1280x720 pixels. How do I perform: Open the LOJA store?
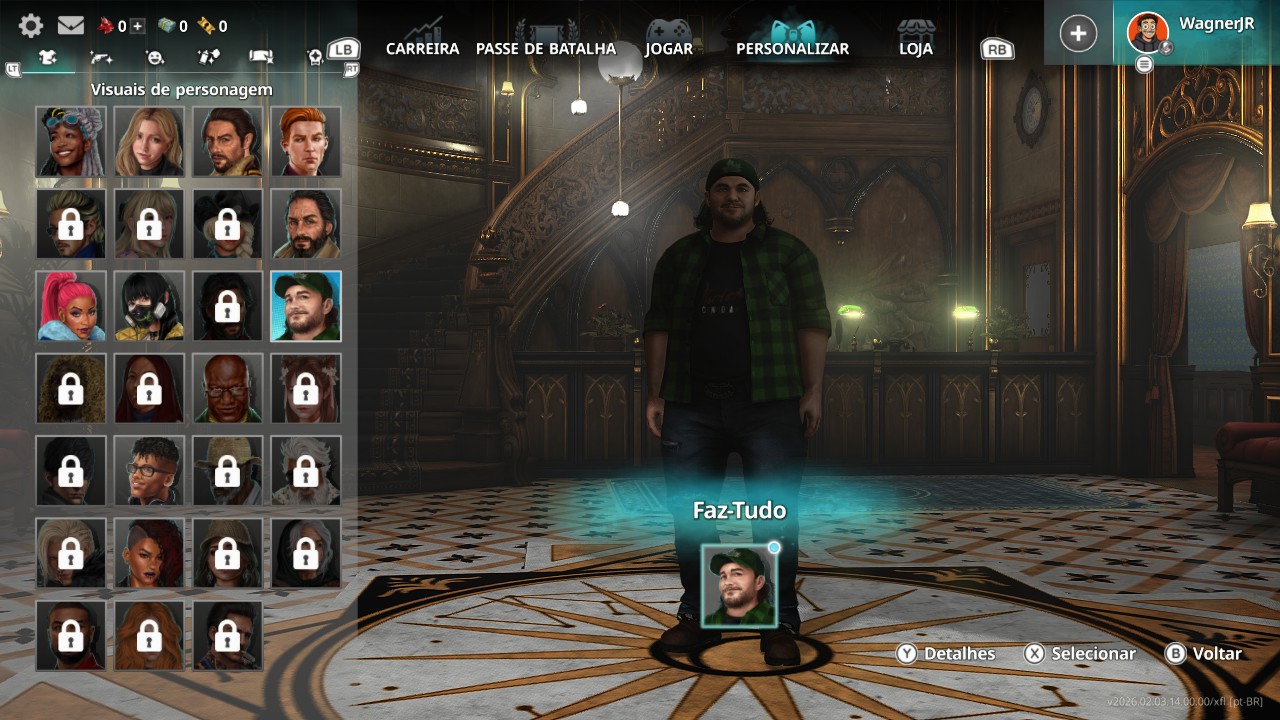[915, 48]
